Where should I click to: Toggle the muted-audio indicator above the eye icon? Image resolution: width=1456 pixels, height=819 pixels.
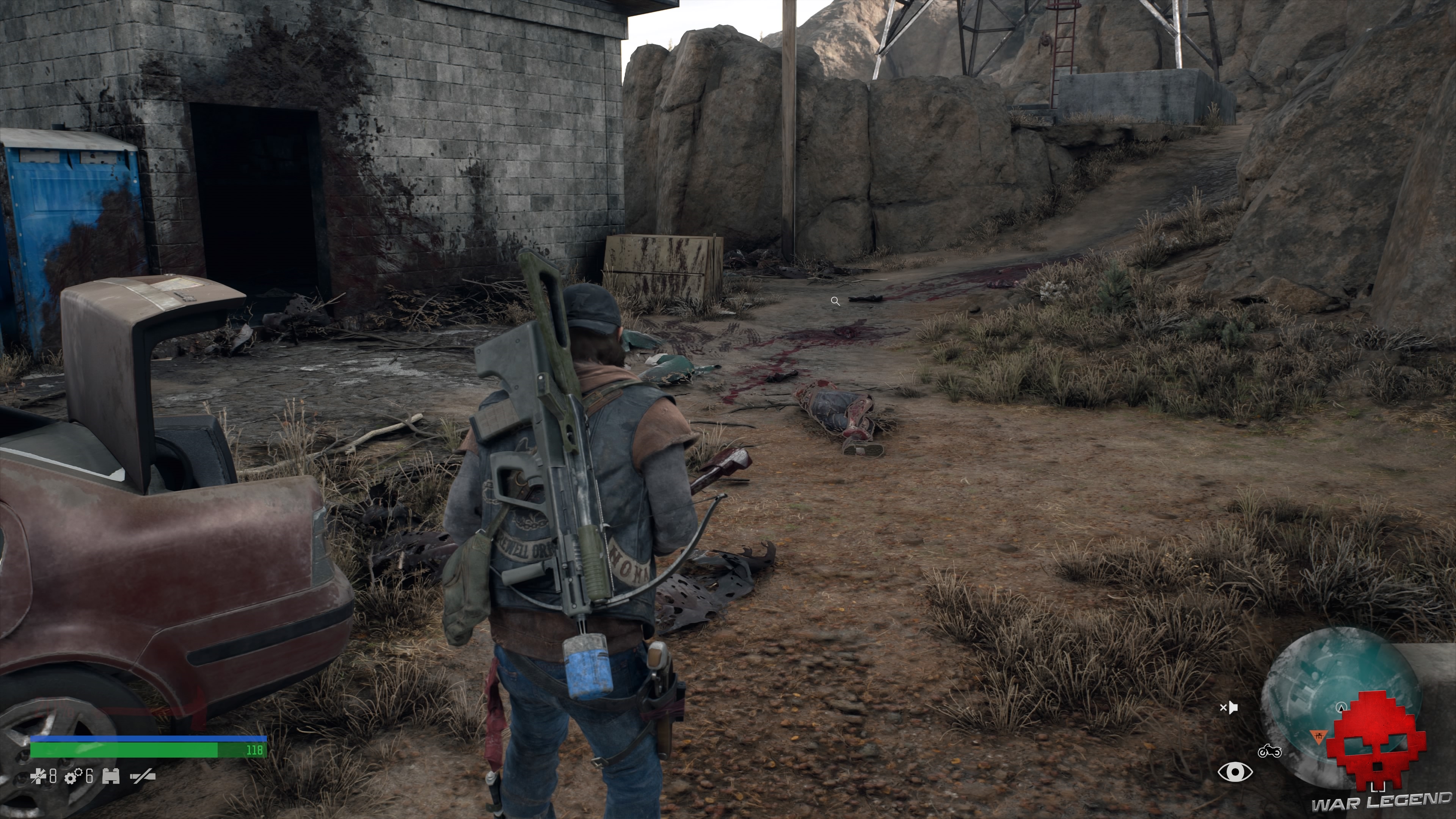[1229, 708]
